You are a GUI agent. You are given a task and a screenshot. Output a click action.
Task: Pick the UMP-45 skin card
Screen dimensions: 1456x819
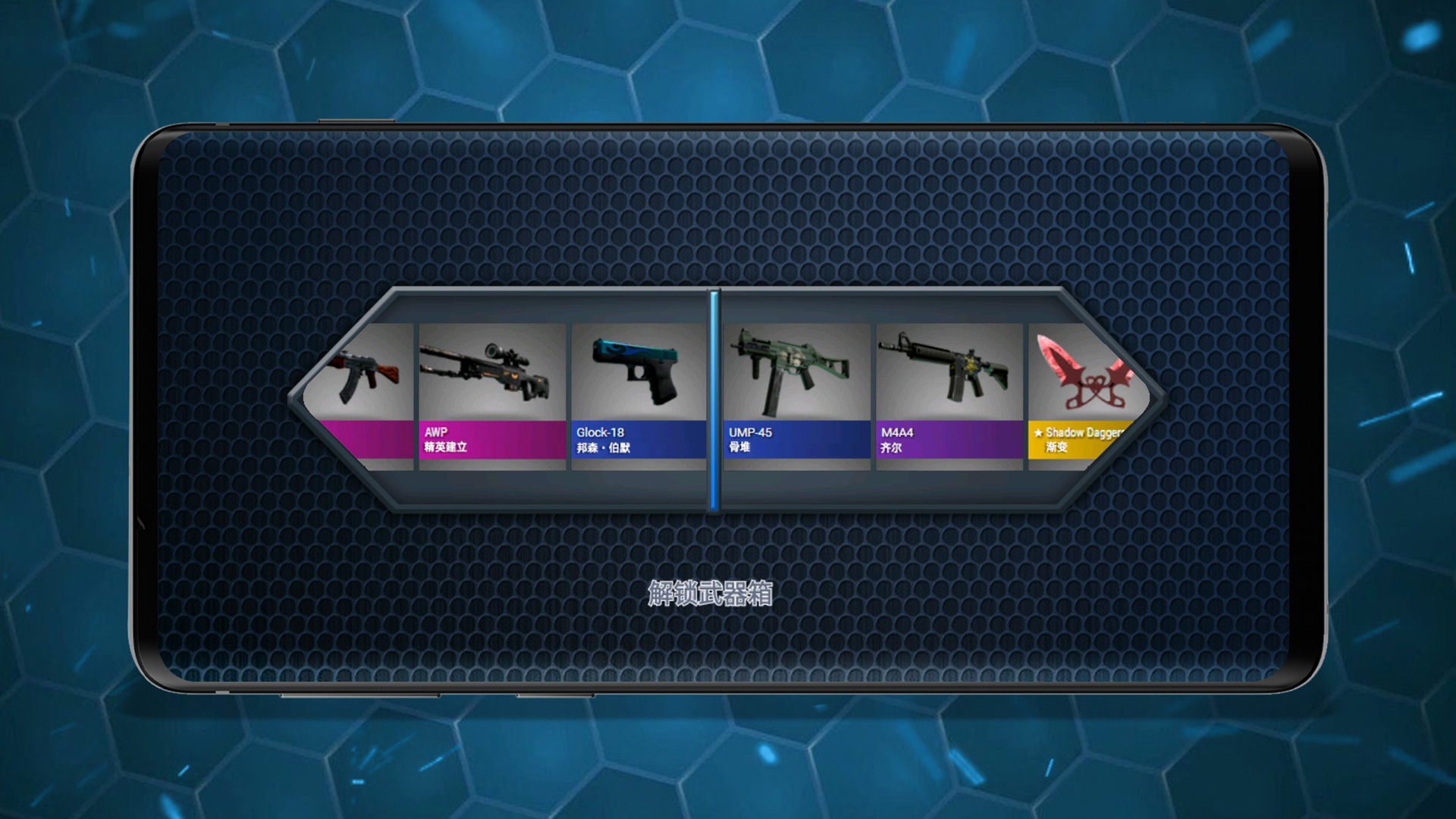pos(796,396)
